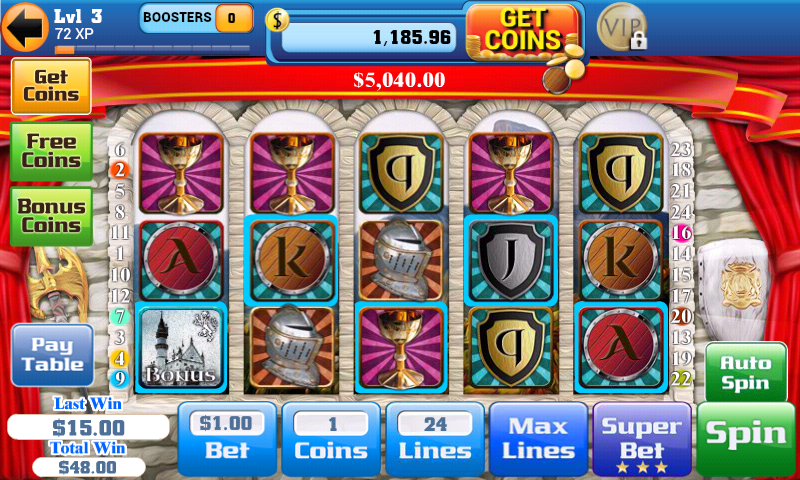Adjust the Coins setting
Viewport: 800px width, 480px height.
331,438
